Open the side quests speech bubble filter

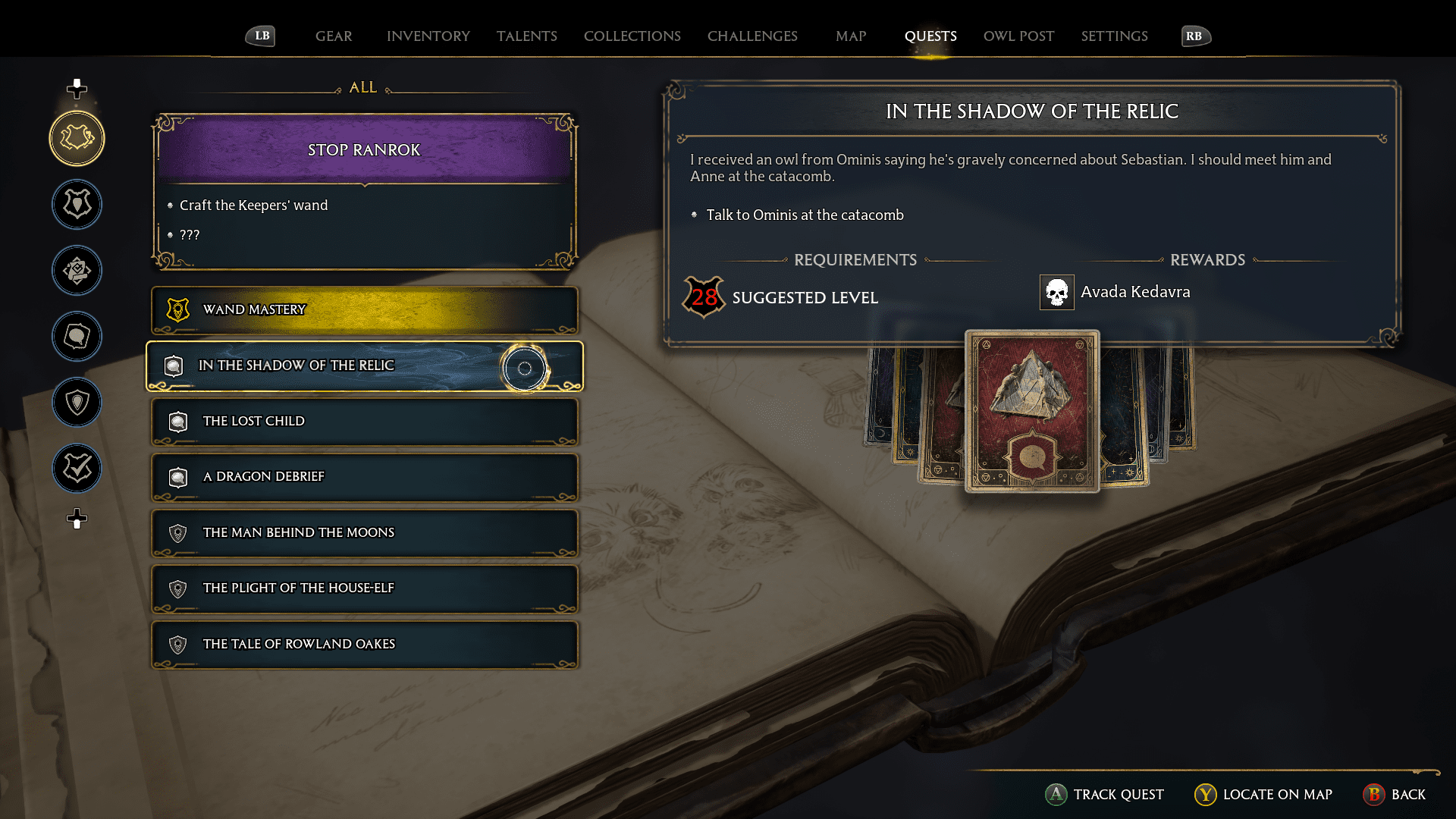pos(76,337)
